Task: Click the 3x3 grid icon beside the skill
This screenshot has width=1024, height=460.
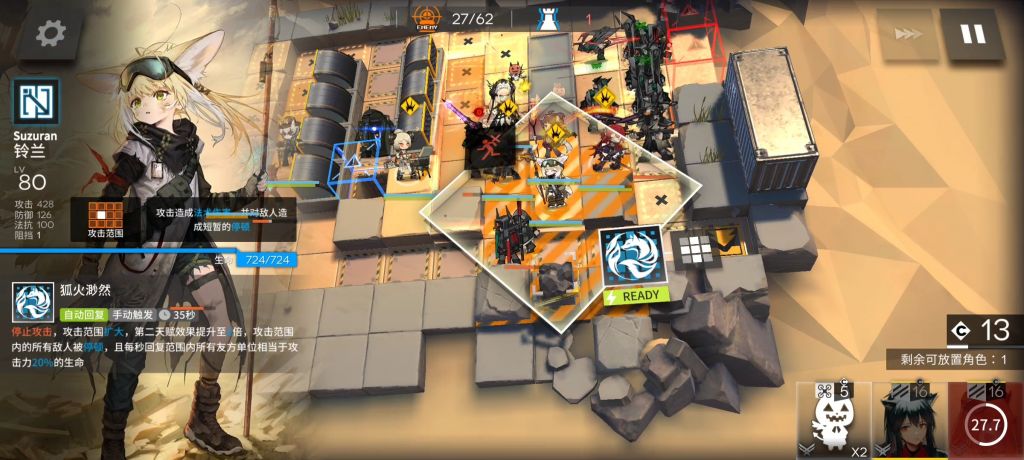Action: pos(694,250)
